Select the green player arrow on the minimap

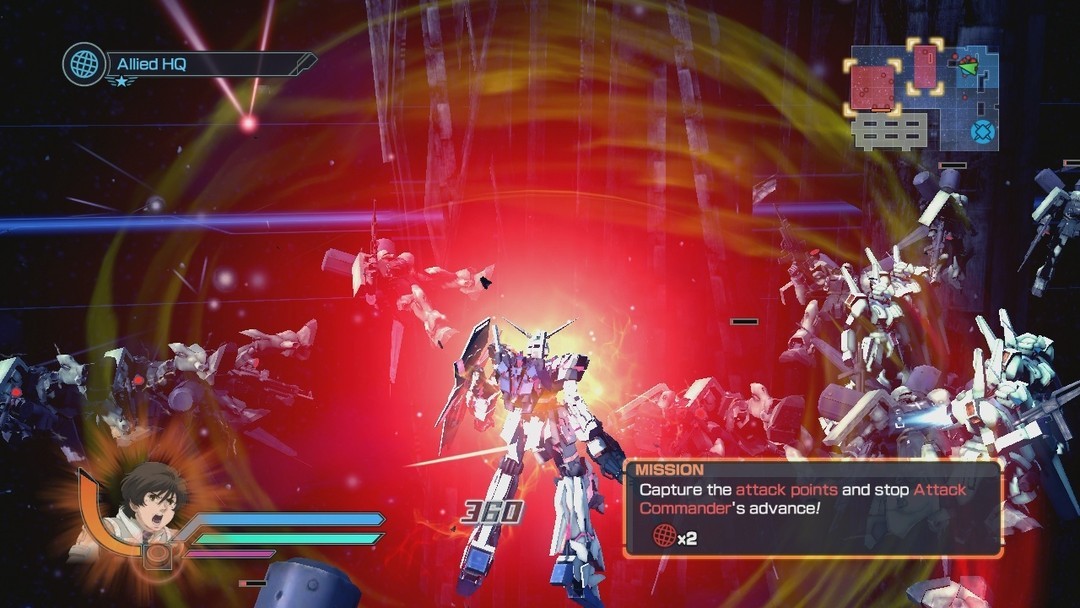967,67
